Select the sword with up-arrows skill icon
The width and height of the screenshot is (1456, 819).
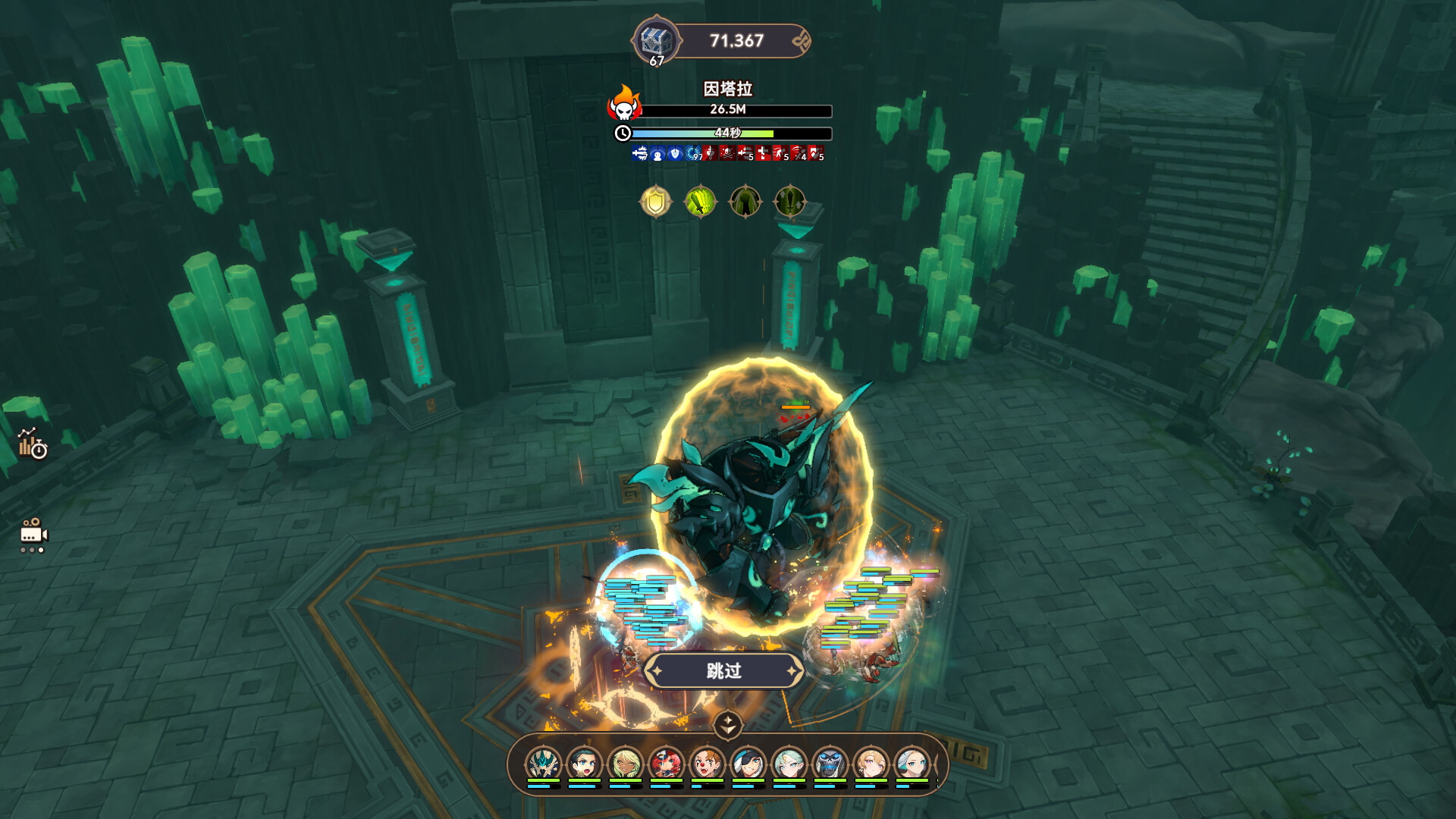pyautogui.click(x=789, y=202)
